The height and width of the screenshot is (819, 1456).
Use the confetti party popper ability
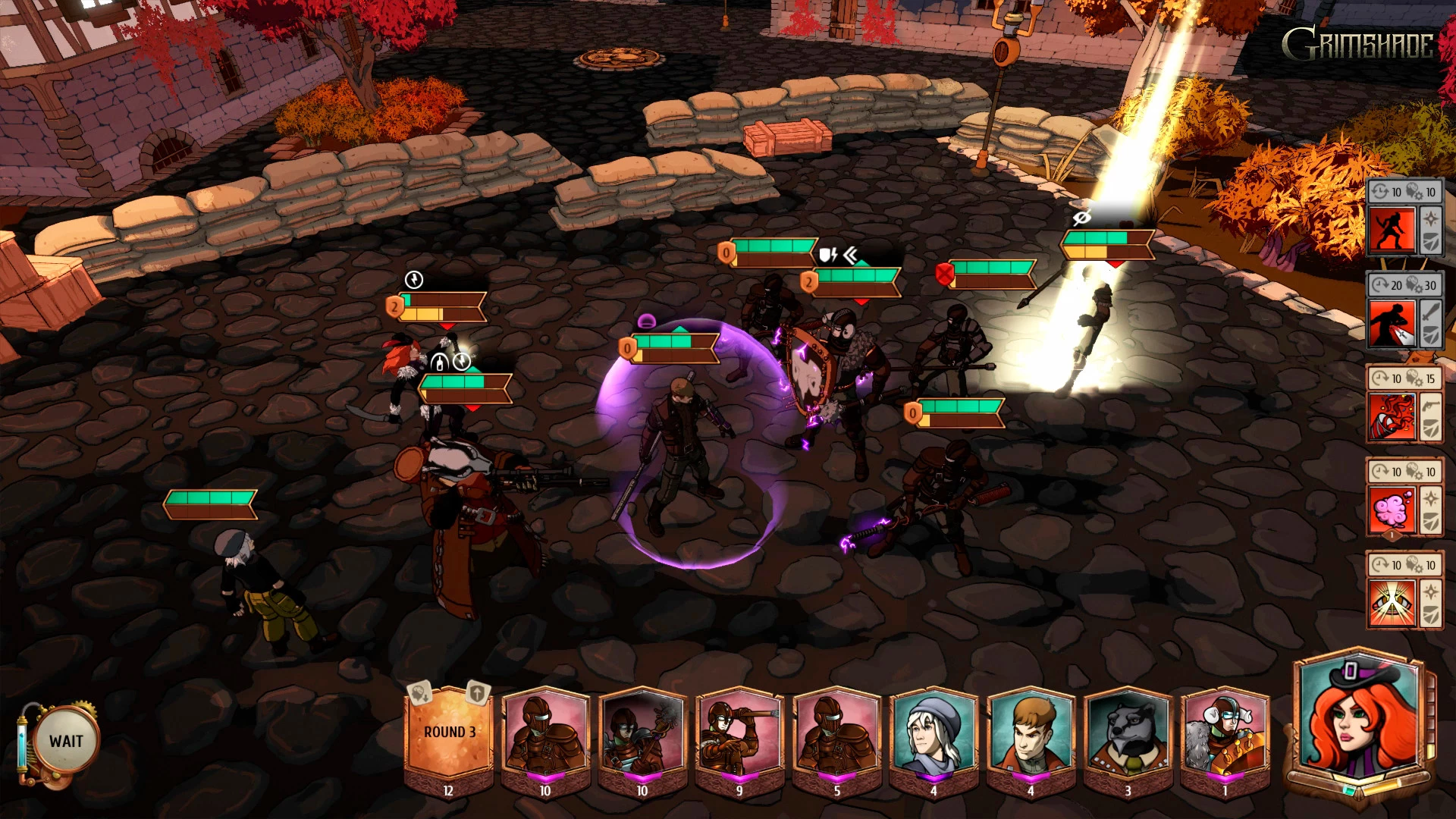(1392, 416)
